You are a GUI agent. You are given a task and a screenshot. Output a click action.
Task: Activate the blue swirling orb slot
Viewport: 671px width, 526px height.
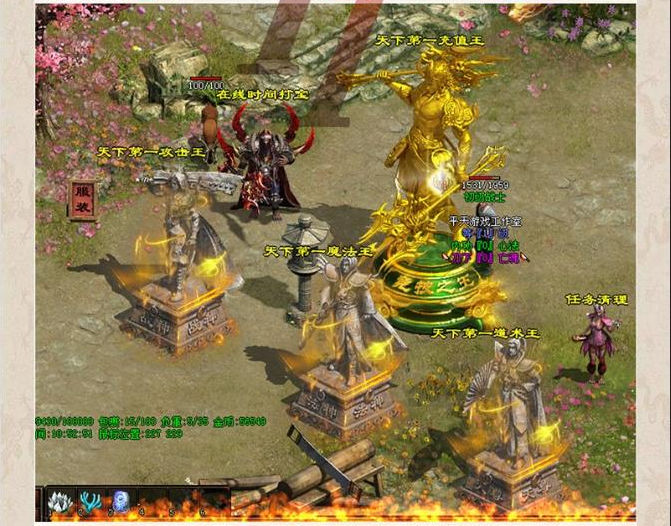tap(120, 501)
